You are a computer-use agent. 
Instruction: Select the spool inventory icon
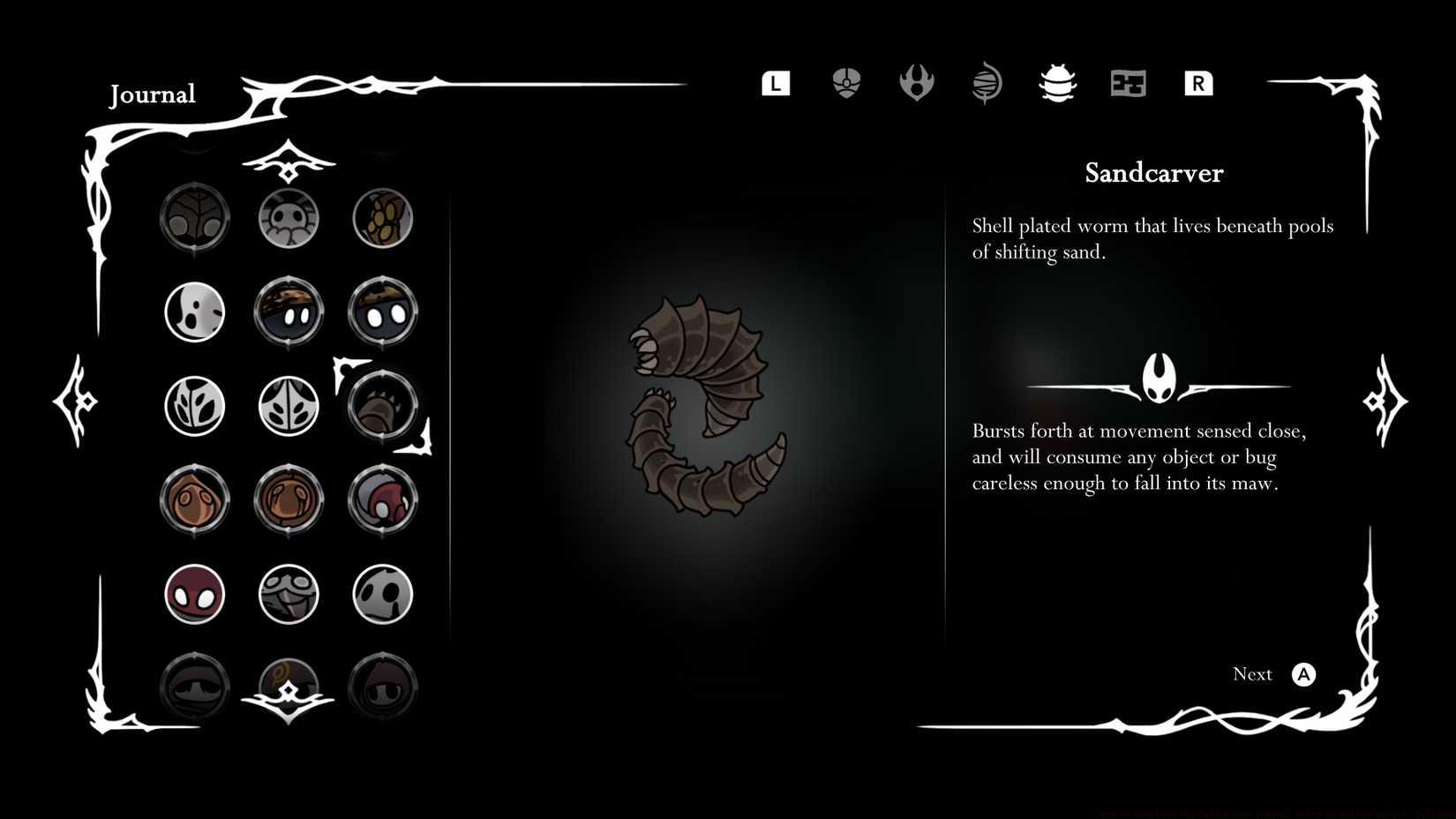coord(986,83)
